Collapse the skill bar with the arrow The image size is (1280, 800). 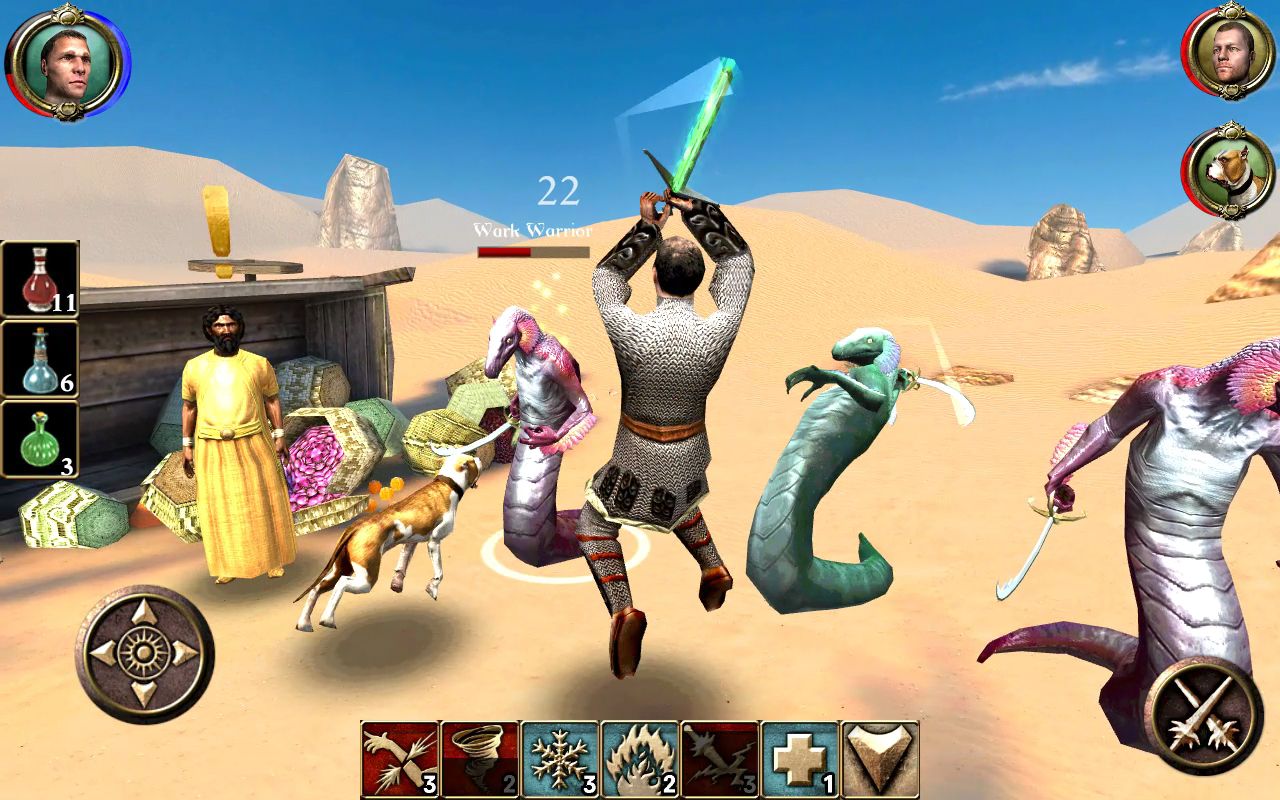pos(880,759)
